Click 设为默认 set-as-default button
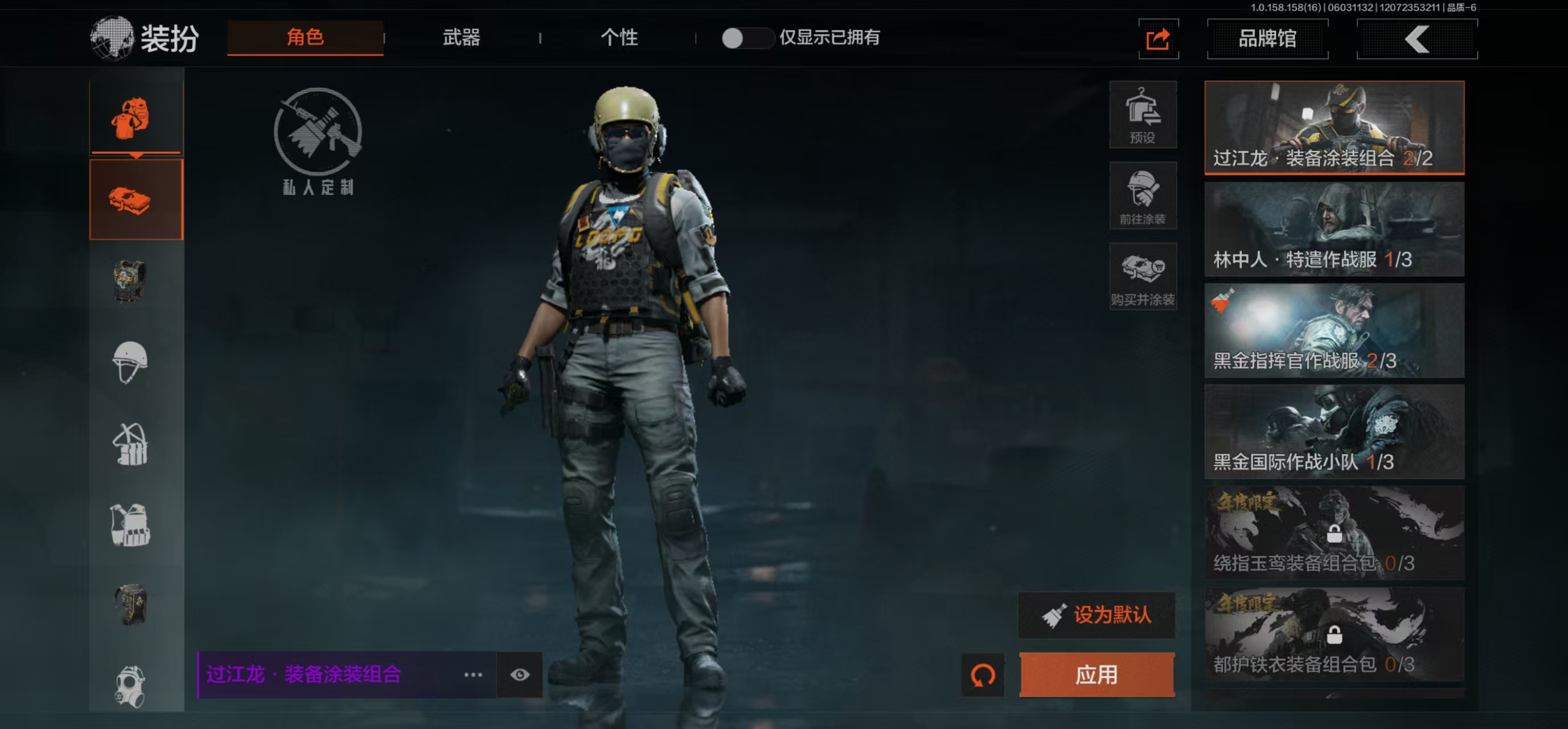The height and width of the screenshot is (729, 1568). click(x=1096, y=615)
